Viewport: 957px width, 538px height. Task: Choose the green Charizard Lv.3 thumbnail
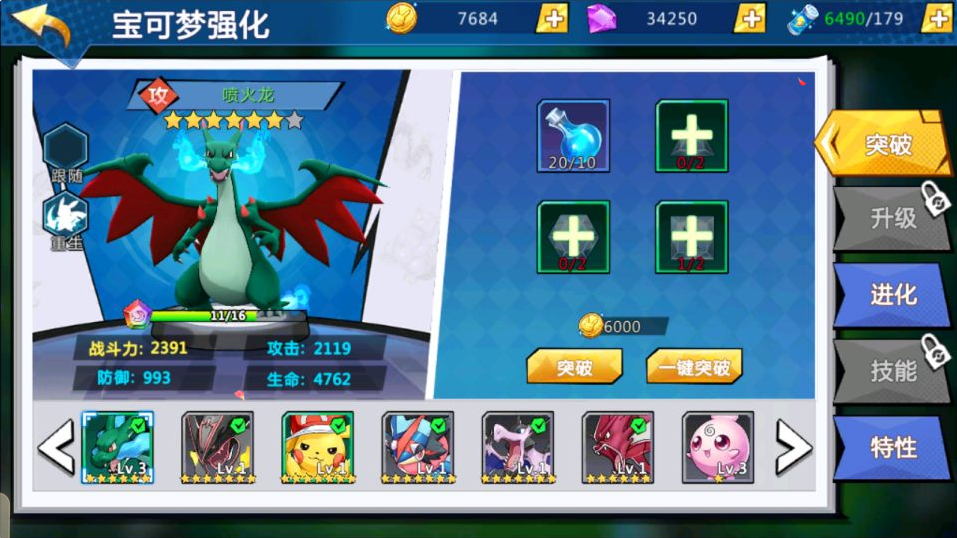pyautogui.click(x=117, y=447)
